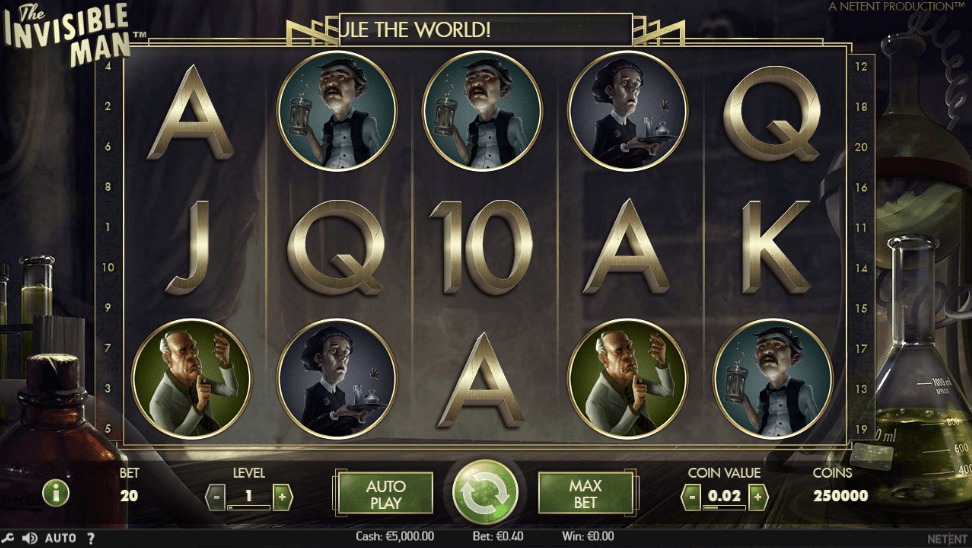Toggle sound with the speaker icon
The width and height of the screenshot is (972, 548).
pos(30,538)
